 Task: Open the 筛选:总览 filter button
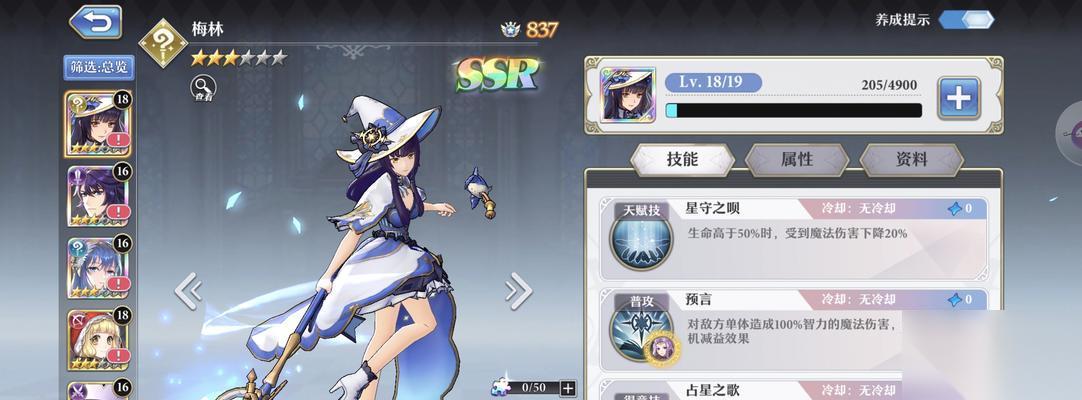point(99,67)
